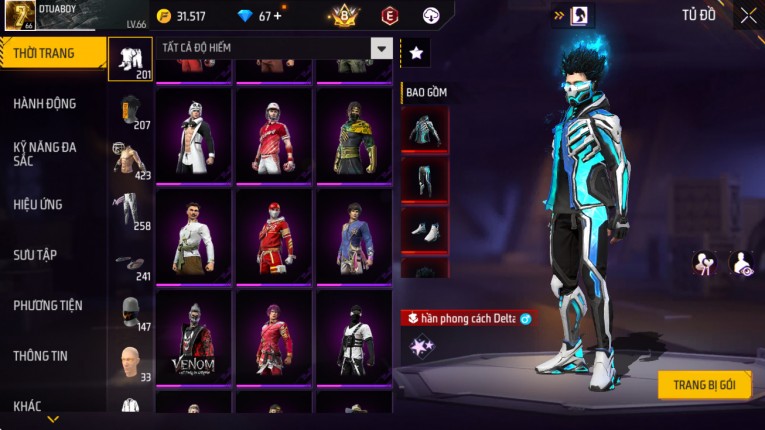Open the pants subcategory showing 258
Viewport: 765px width, 430px height.
tap(130, 212)
